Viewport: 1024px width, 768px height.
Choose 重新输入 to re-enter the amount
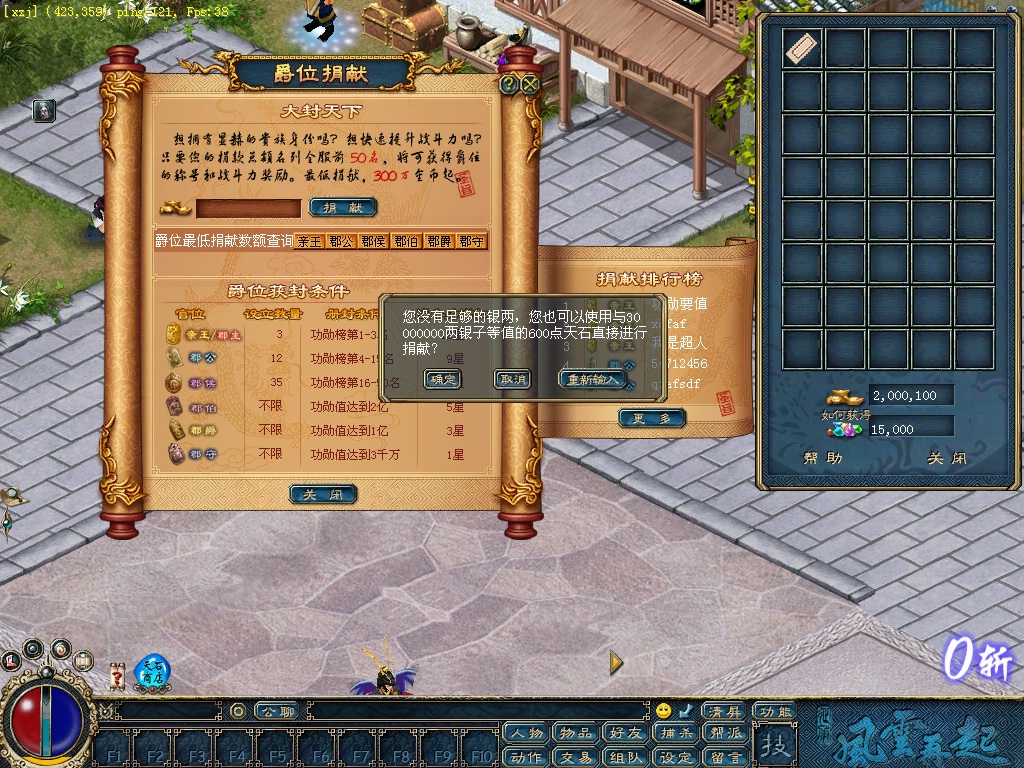[x=593, y=379]
